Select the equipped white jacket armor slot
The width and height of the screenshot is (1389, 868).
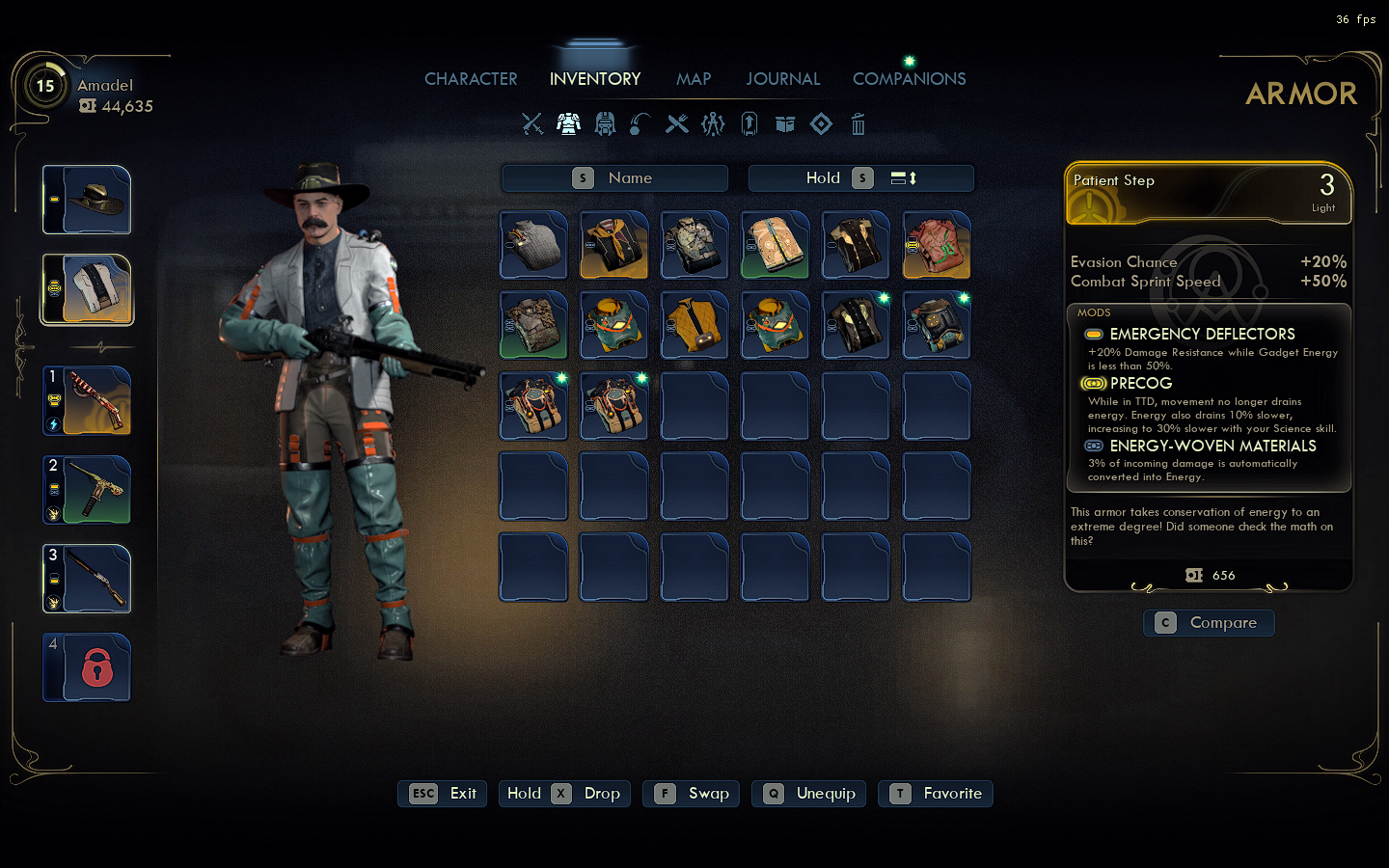(87, 289)
